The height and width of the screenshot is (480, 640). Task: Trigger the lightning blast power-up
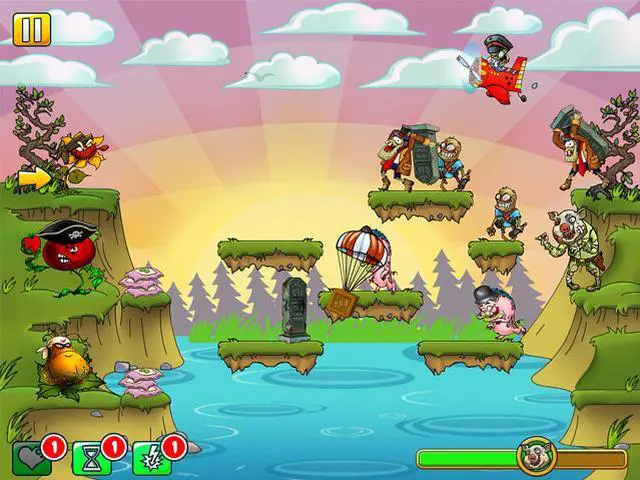(x=151, y=458)
